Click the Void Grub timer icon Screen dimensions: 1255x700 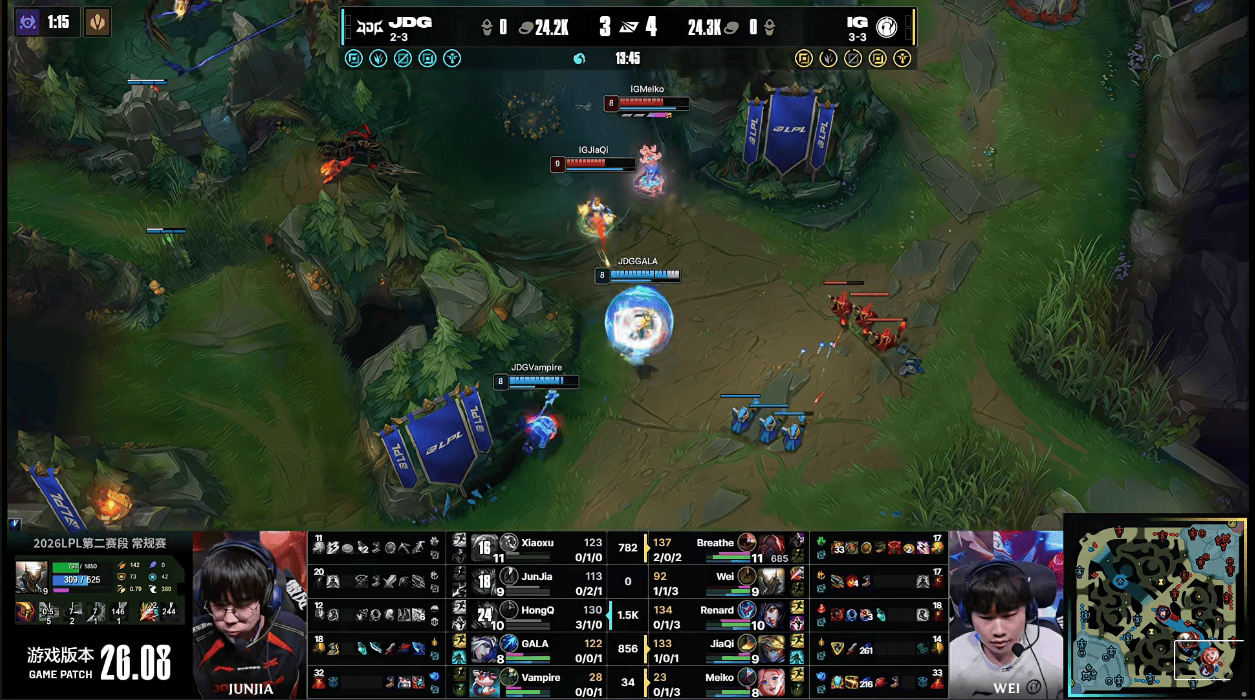(27, 21)
